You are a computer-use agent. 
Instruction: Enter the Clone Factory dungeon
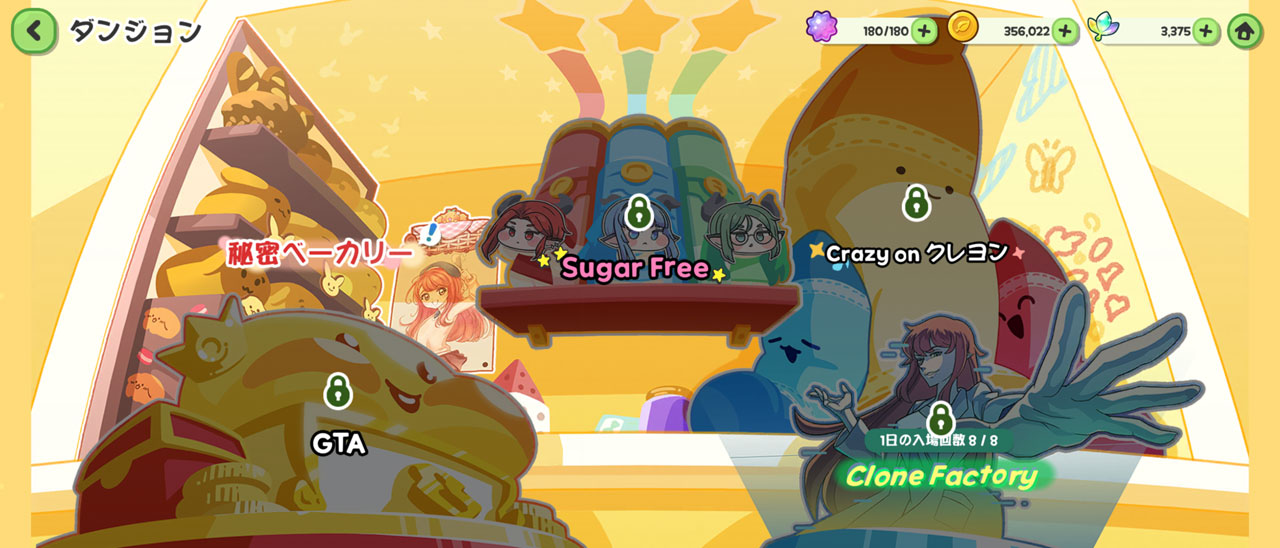click(x=941, y=474)
